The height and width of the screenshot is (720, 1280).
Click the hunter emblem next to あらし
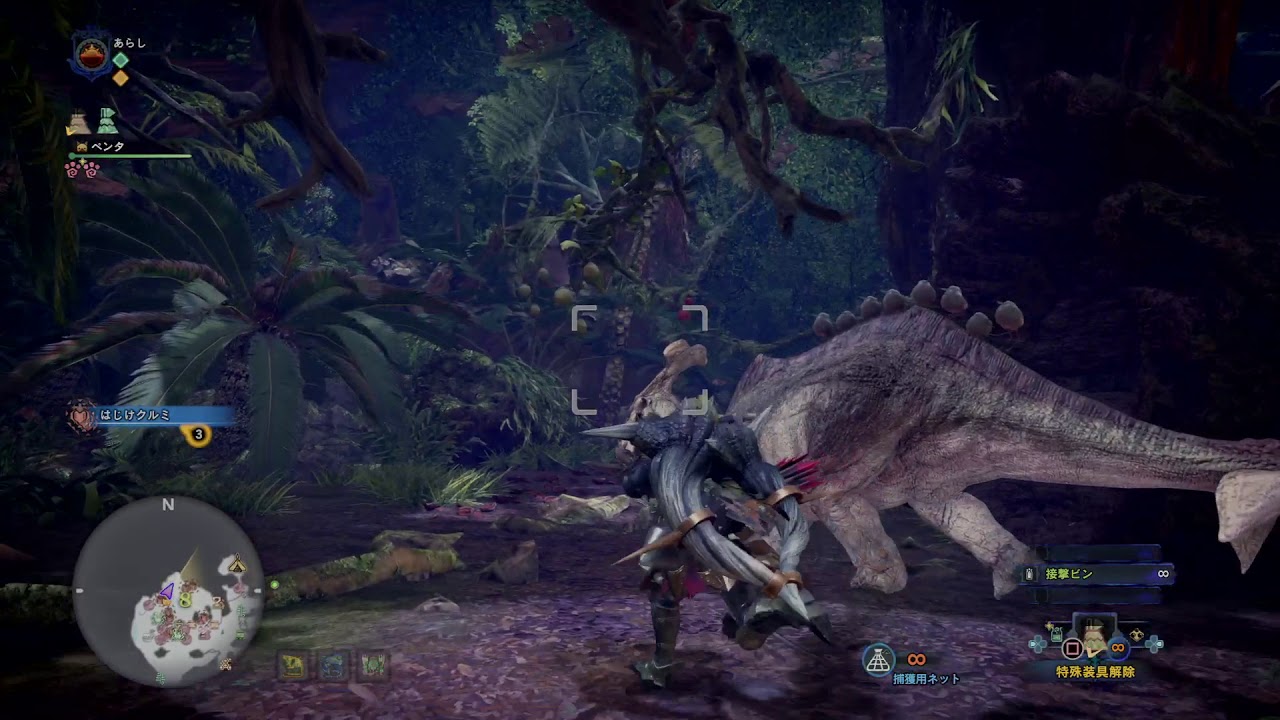(90, 52)
